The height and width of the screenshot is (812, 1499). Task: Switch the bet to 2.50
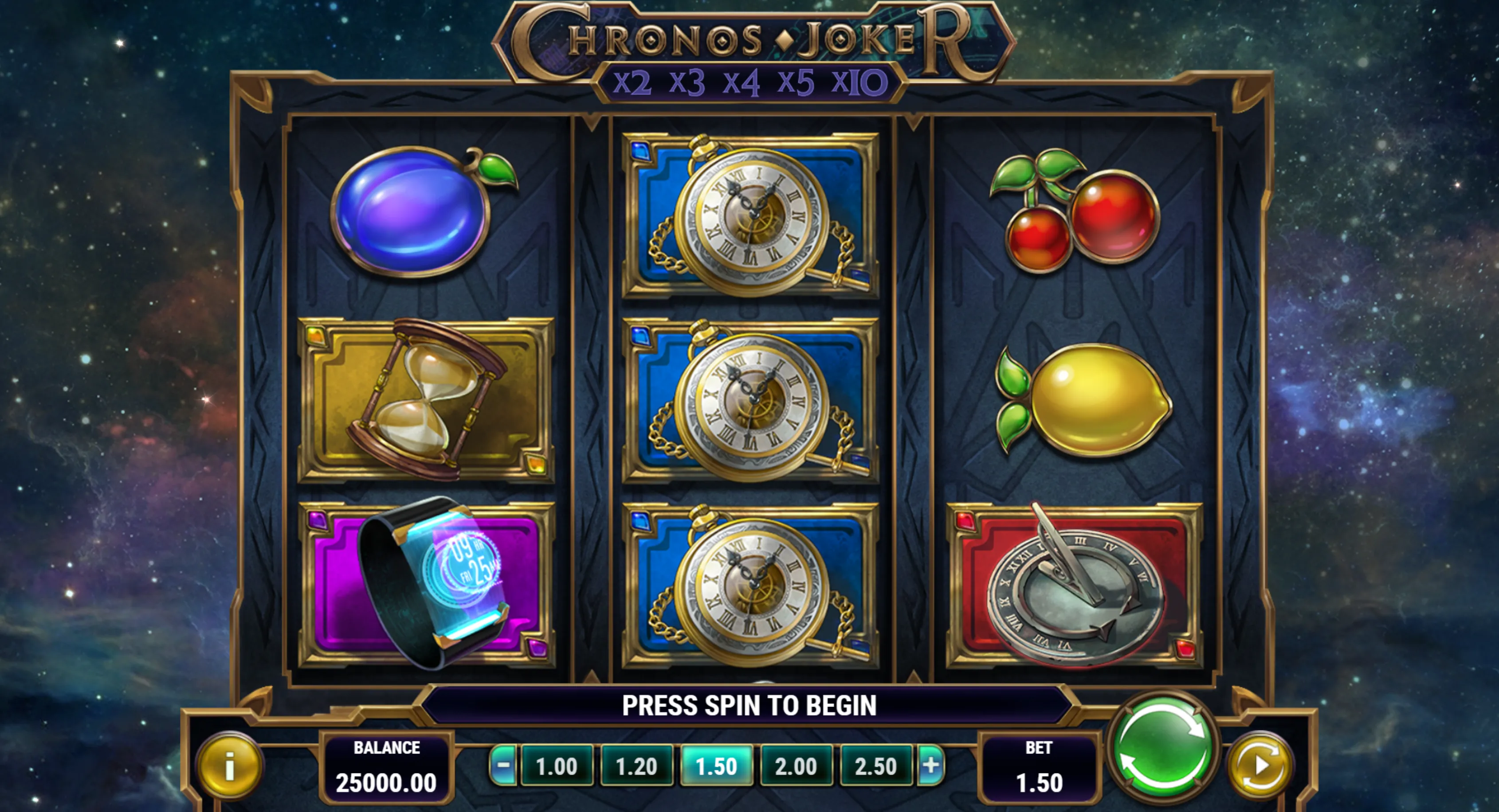876,766
